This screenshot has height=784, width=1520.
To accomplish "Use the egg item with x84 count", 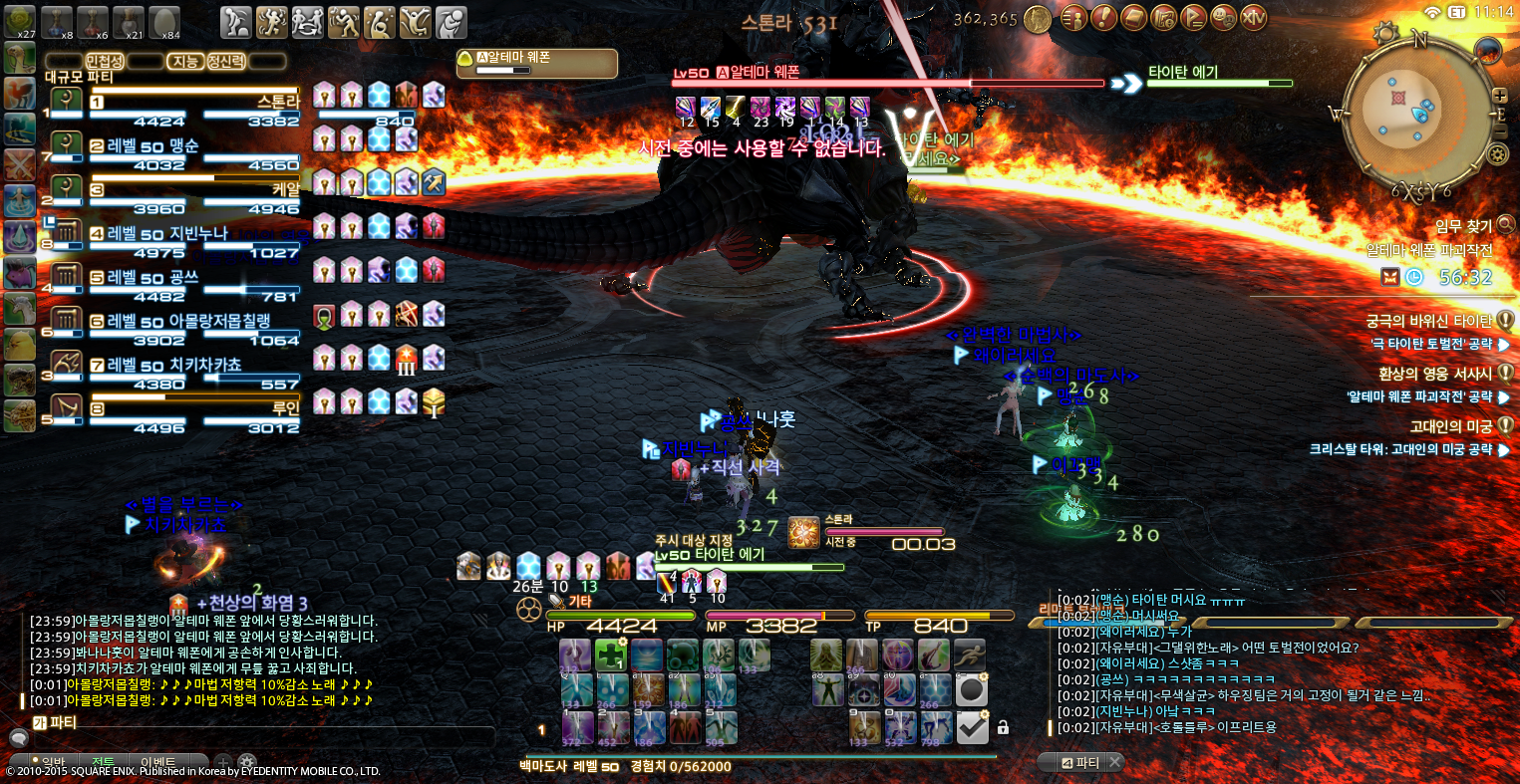I will click(x=163, y=20).
